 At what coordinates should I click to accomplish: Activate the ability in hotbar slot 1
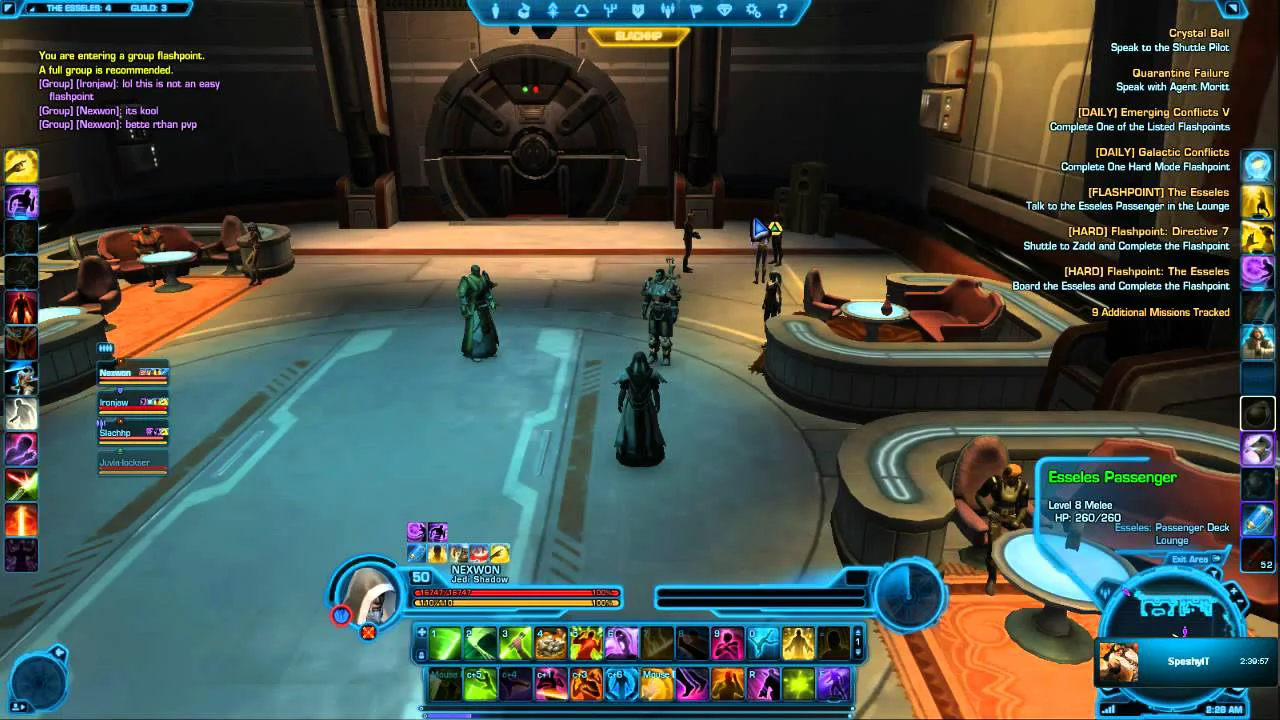(446, 643)
